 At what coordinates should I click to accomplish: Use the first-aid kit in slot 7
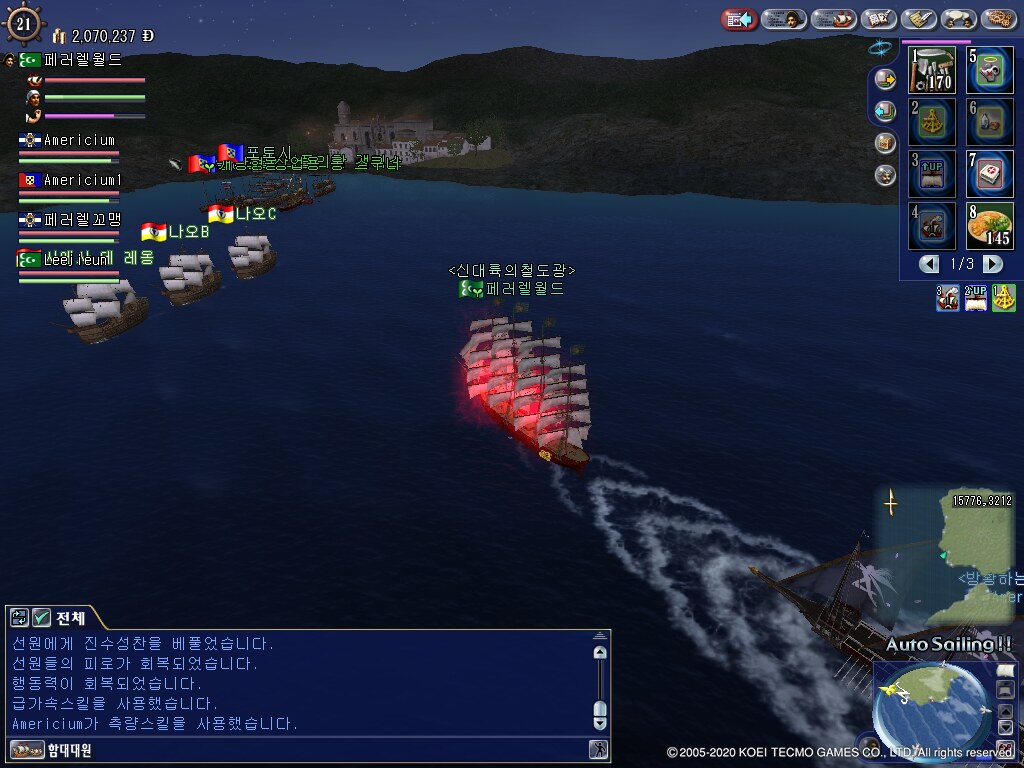pos(989,174)
